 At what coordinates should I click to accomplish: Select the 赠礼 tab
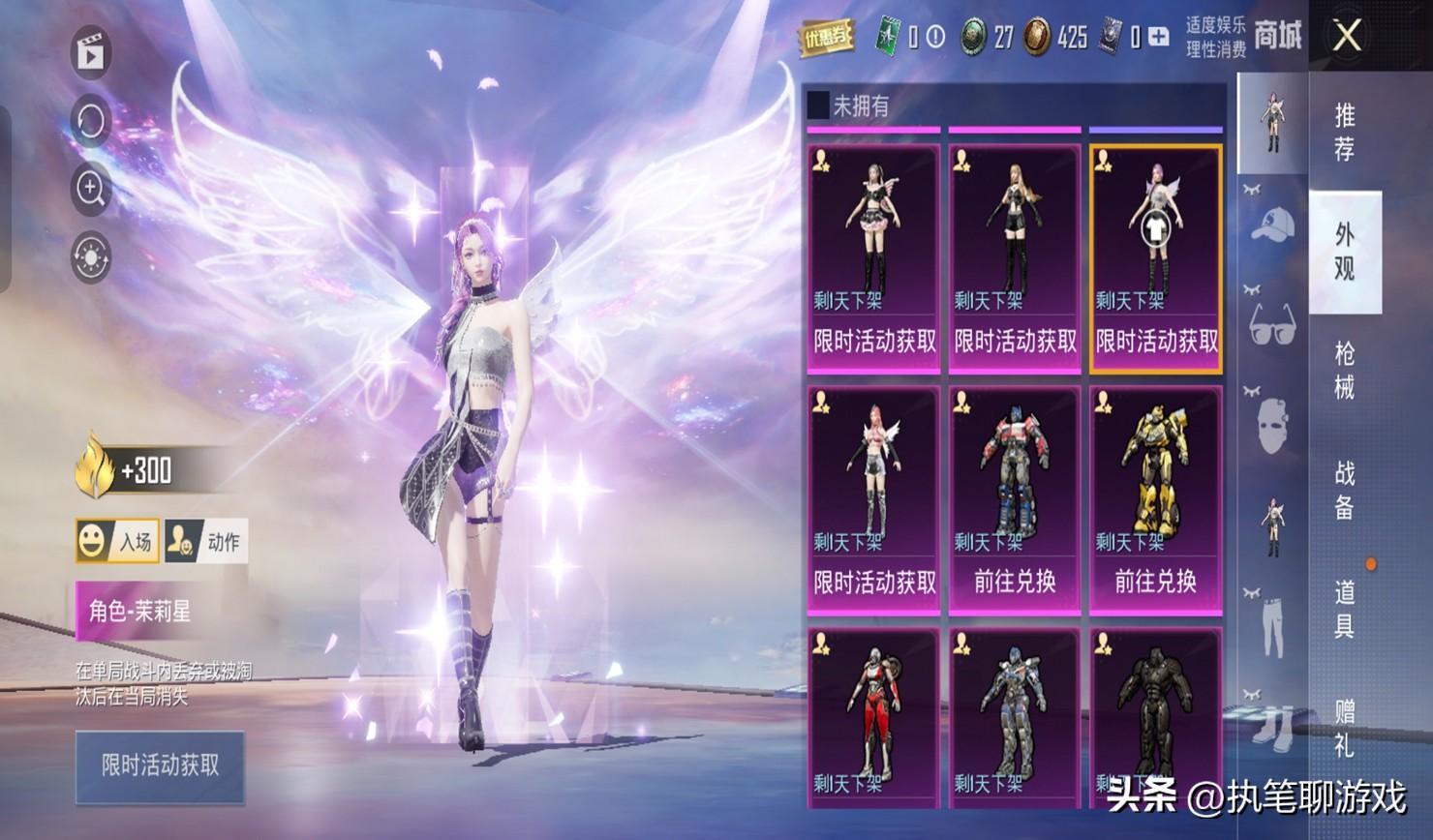(1344, 729)
